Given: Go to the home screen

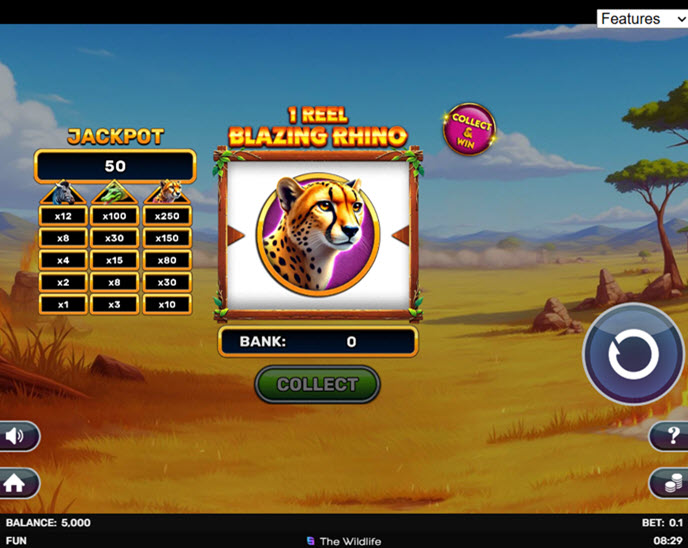Looking at the screenshot, I should pos(18,484).
